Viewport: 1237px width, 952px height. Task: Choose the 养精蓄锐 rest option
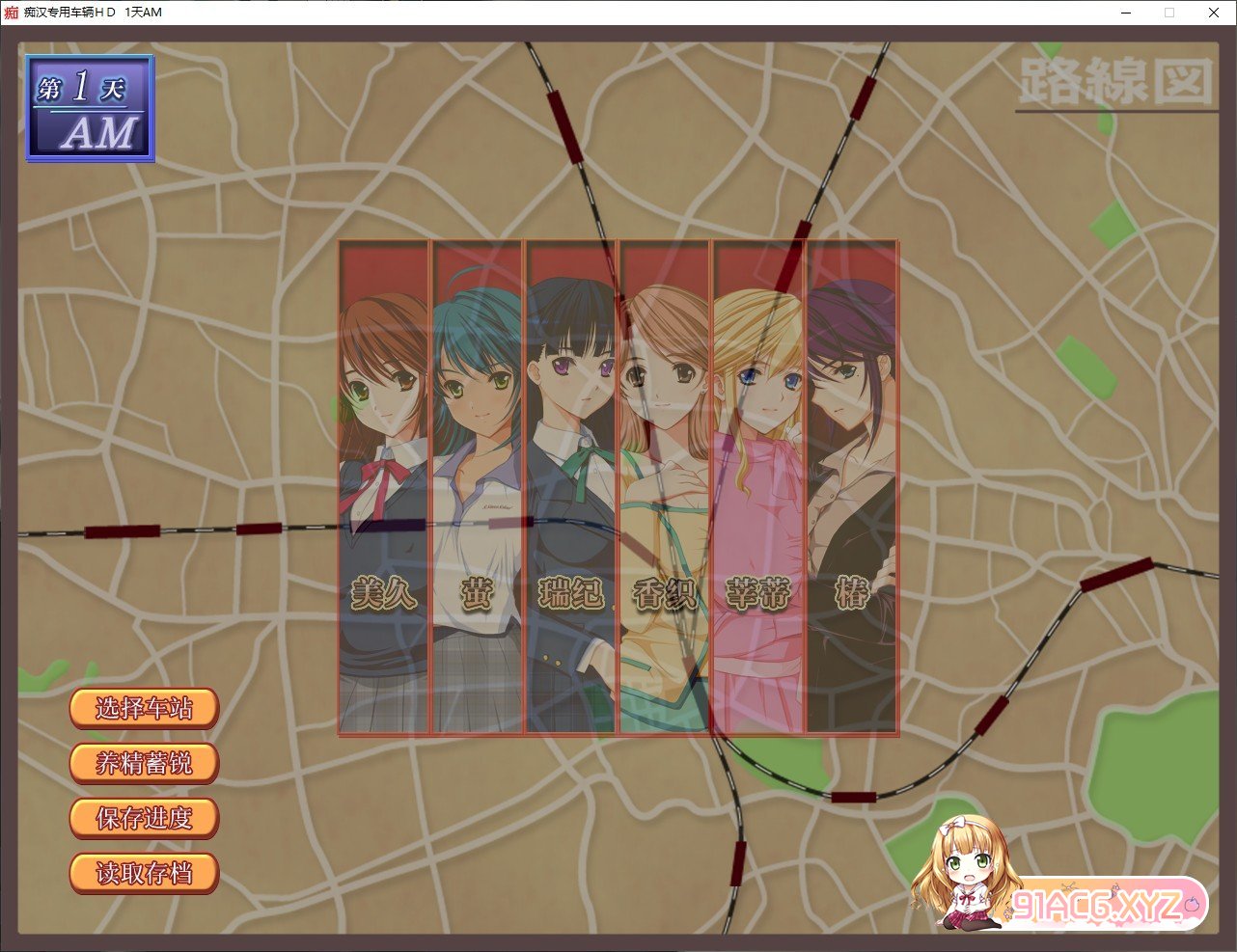[x=144, y=764]
